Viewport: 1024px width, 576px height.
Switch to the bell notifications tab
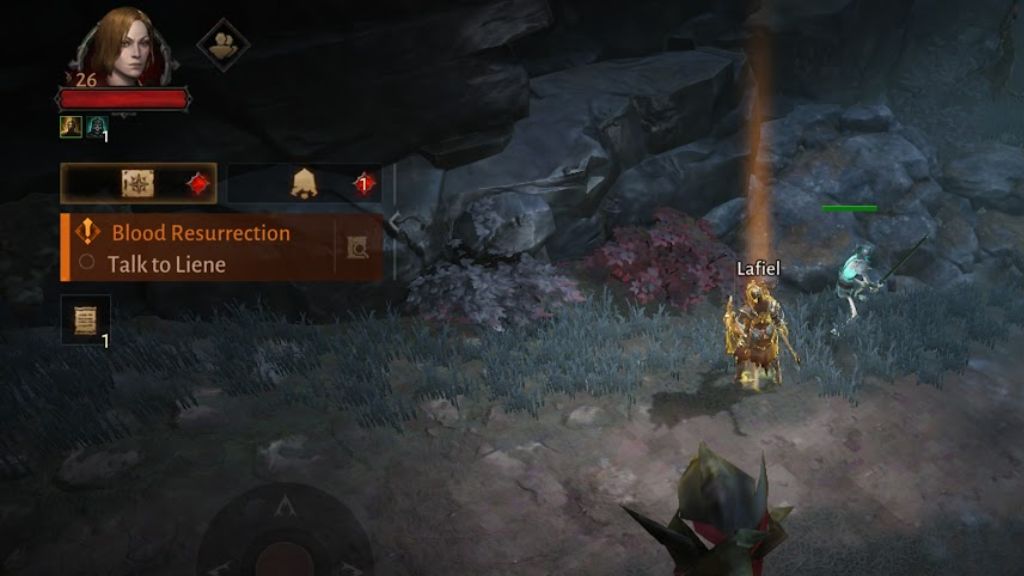tap(304, 184)
